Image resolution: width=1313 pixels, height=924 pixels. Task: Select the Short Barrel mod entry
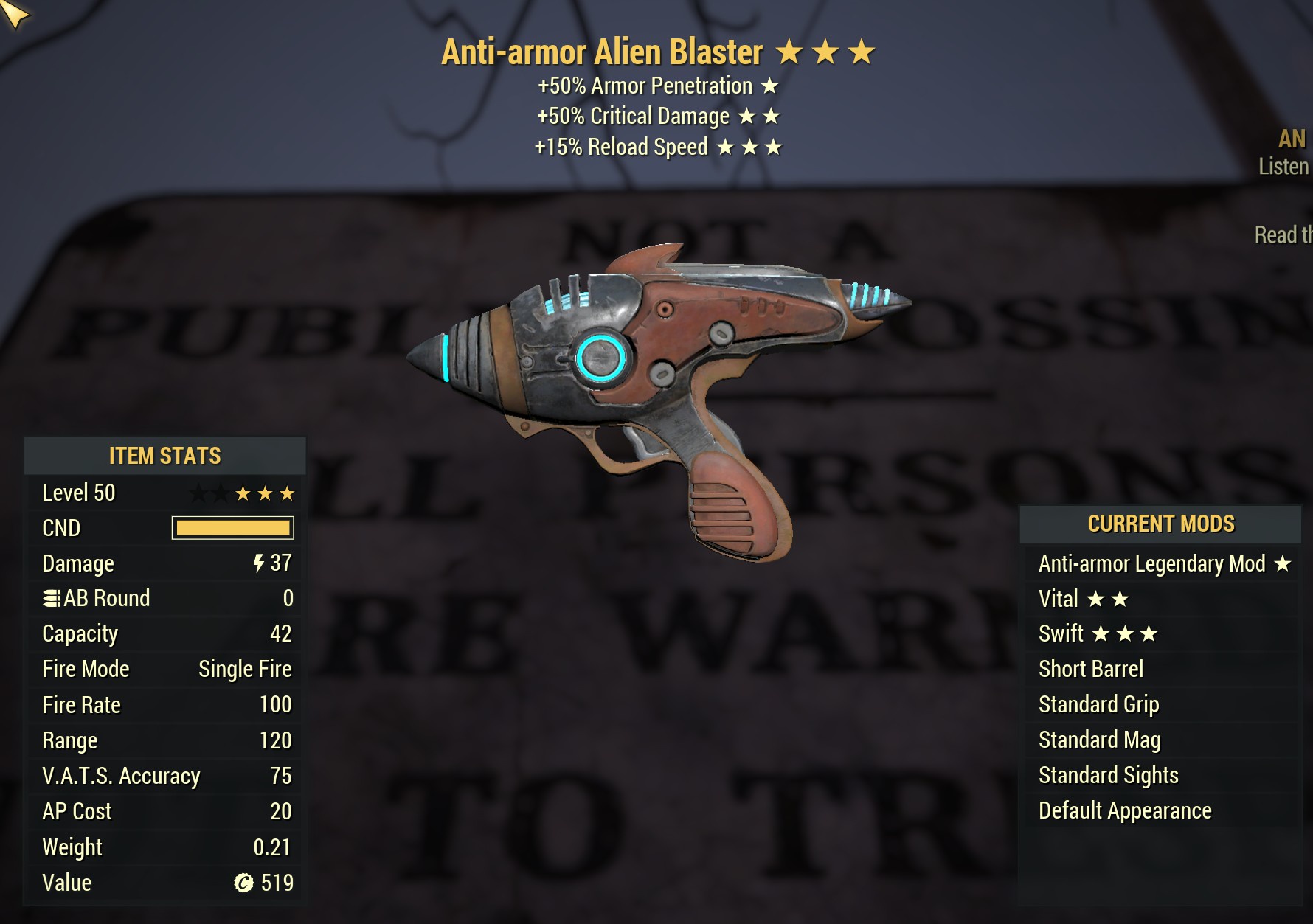coord(1090,669)
